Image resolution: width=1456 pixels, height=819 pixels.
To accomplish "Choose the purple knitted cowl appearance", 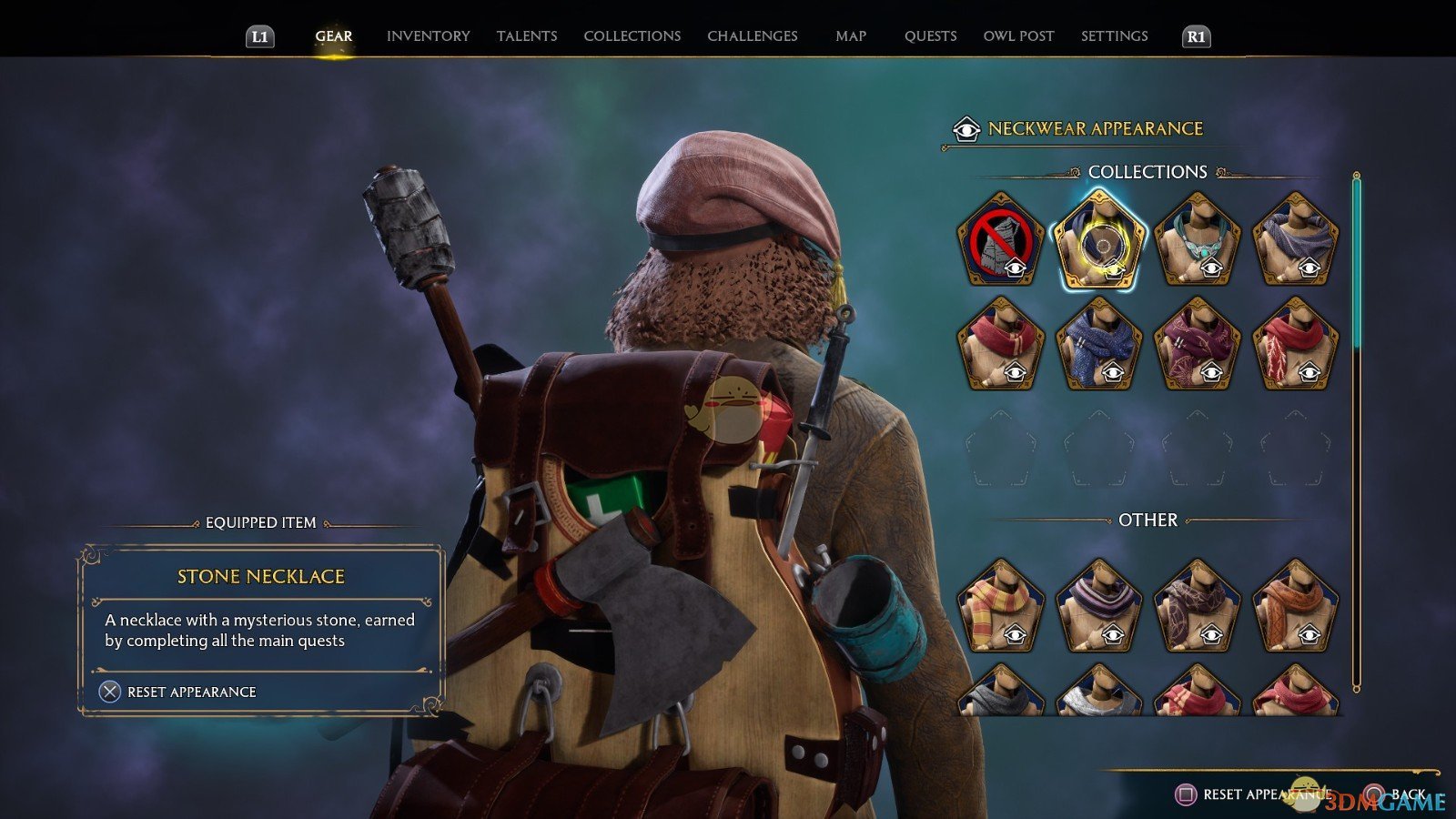I will tap(1295, 239).
